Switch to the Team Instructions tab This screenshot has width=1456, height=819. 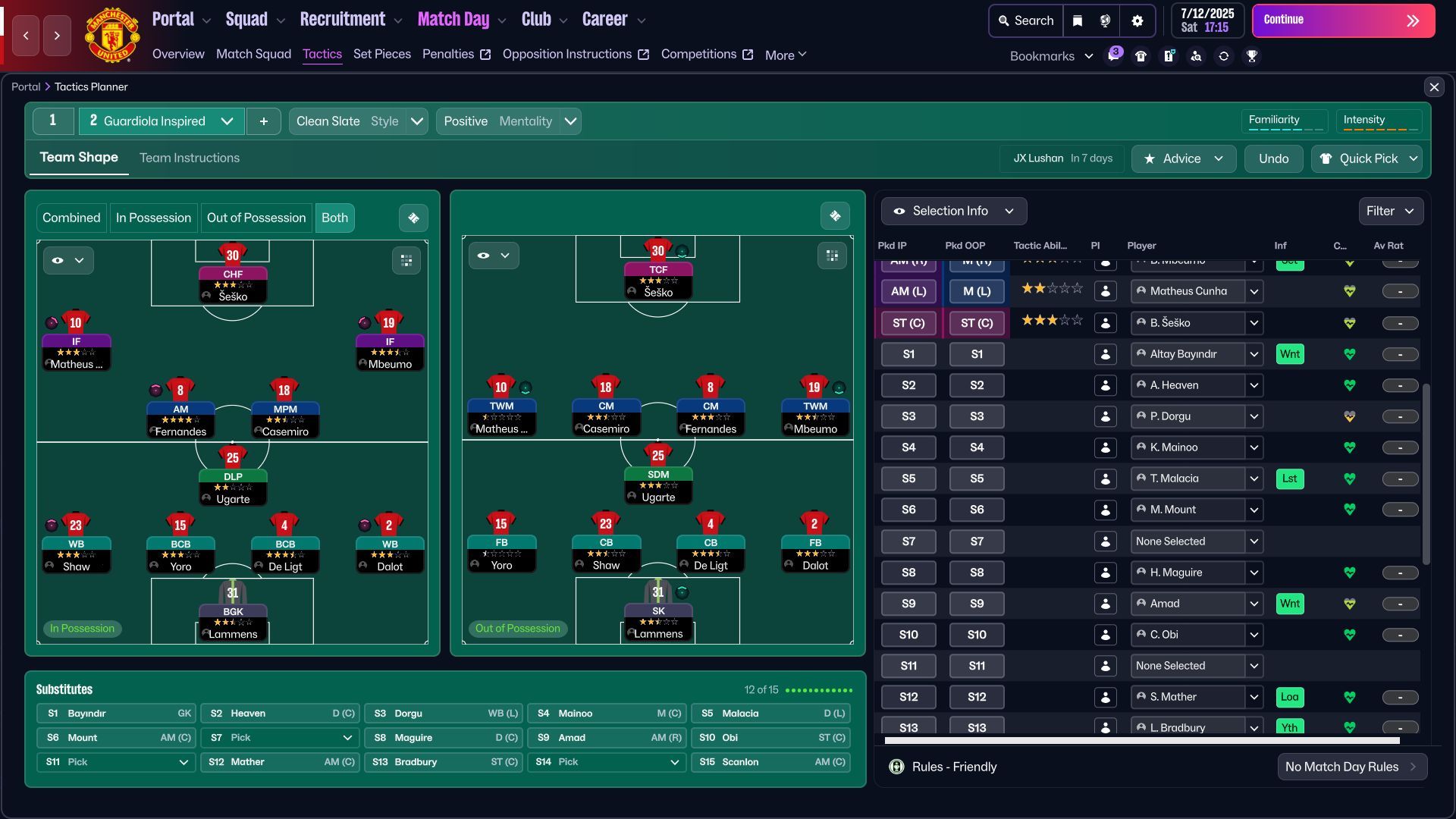(189, 158)
